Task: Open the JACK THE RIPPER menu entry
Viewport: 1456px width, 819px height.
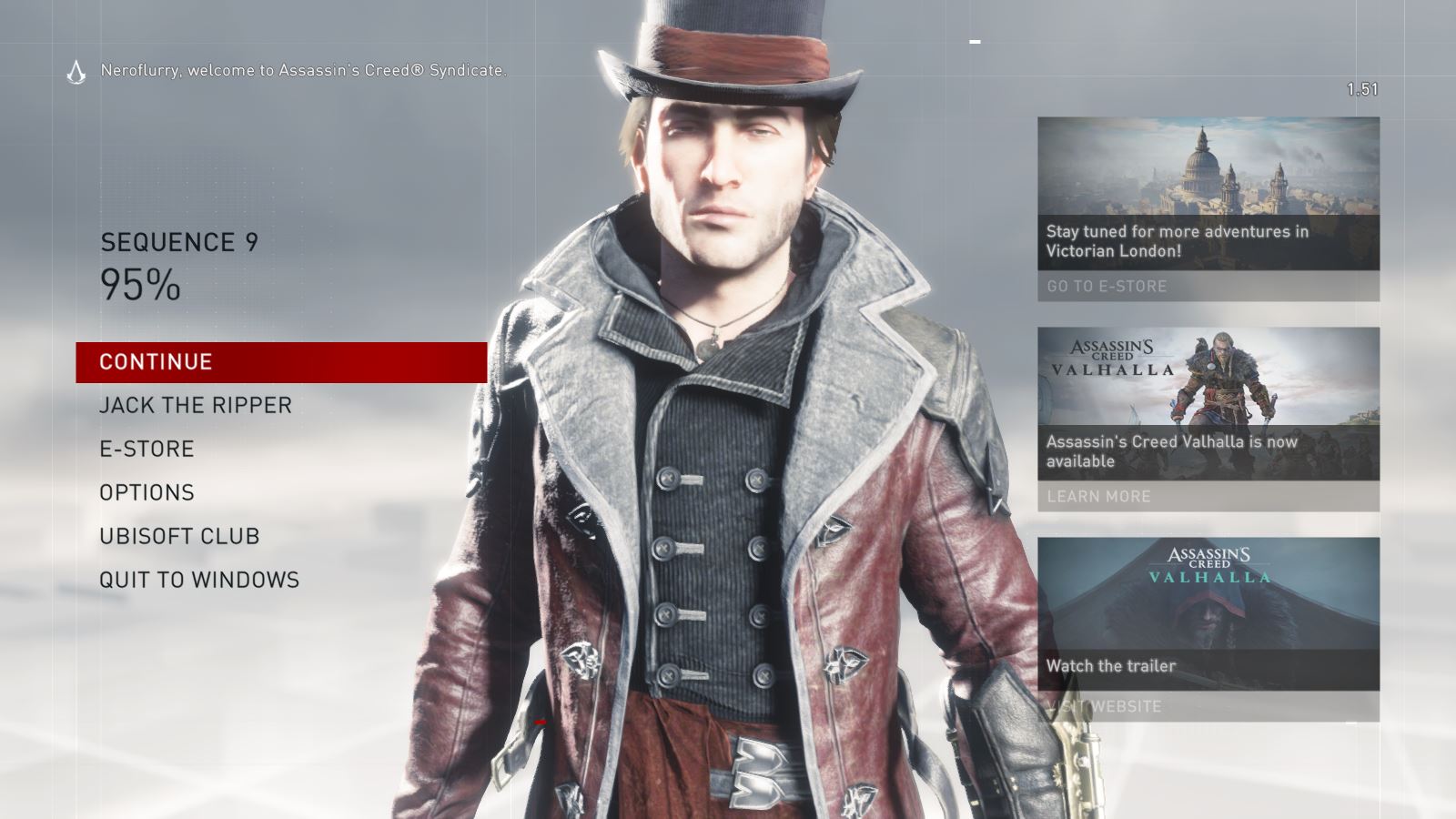Action: point(196,405)
